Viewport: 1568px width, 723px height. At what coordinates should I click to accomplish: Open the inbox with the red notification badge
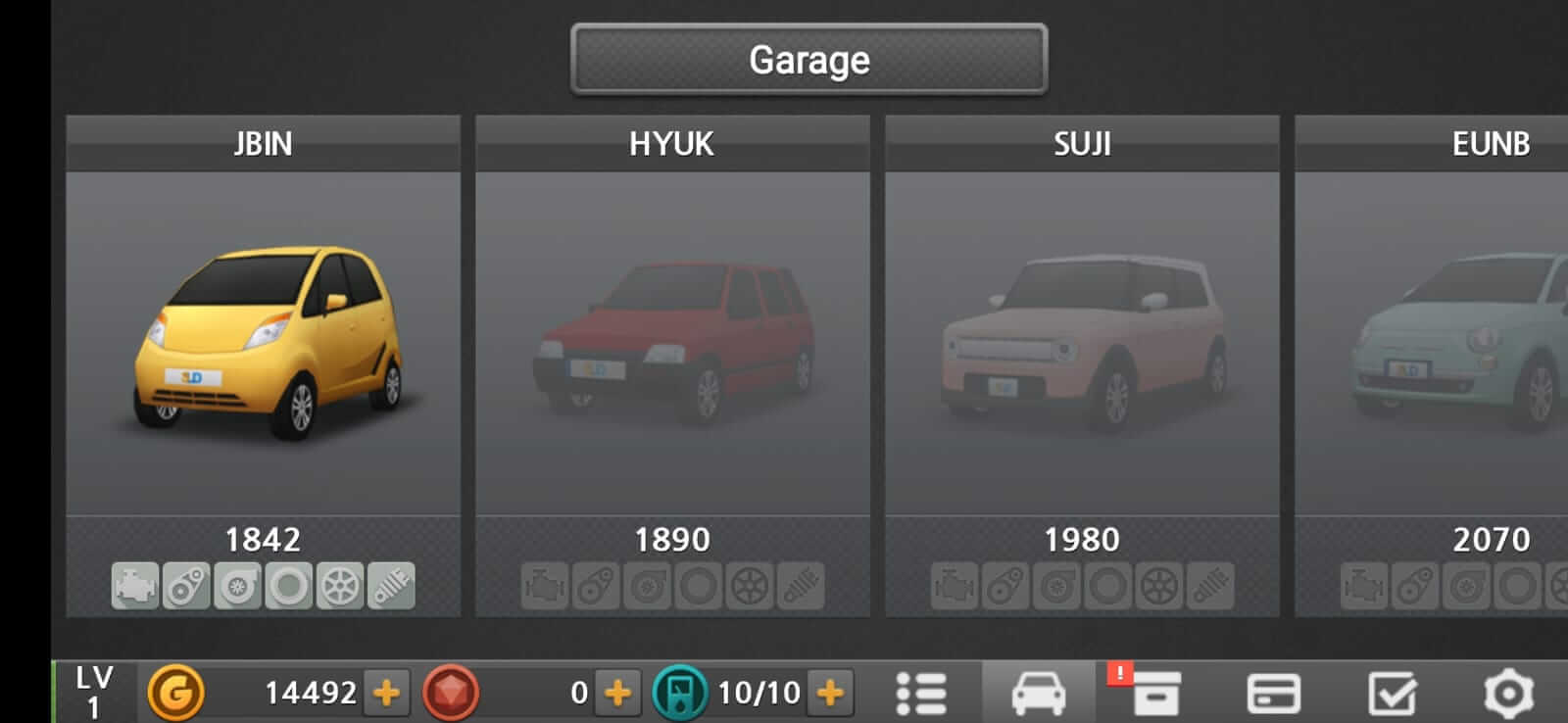(x=1158, y=695)
